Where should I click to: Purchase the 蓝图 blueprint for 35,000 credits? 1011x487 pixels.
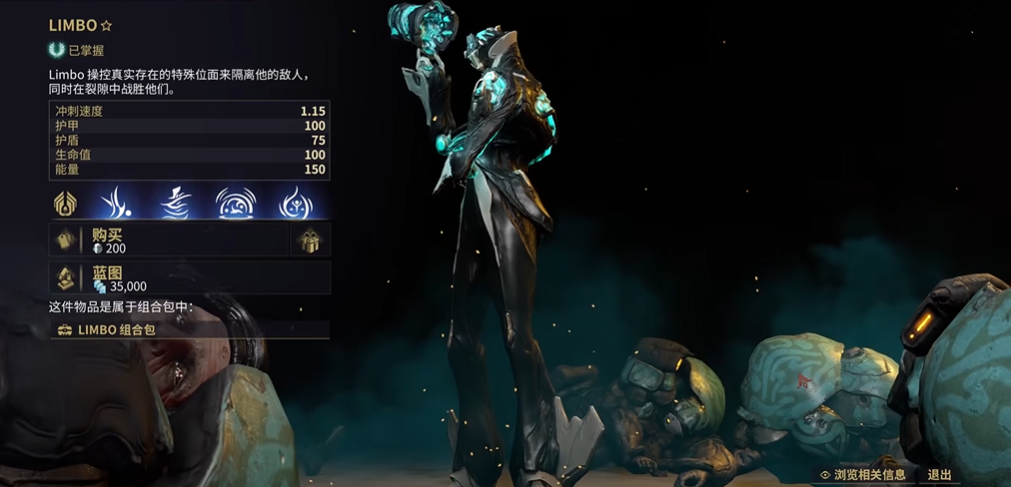point(189,278)
